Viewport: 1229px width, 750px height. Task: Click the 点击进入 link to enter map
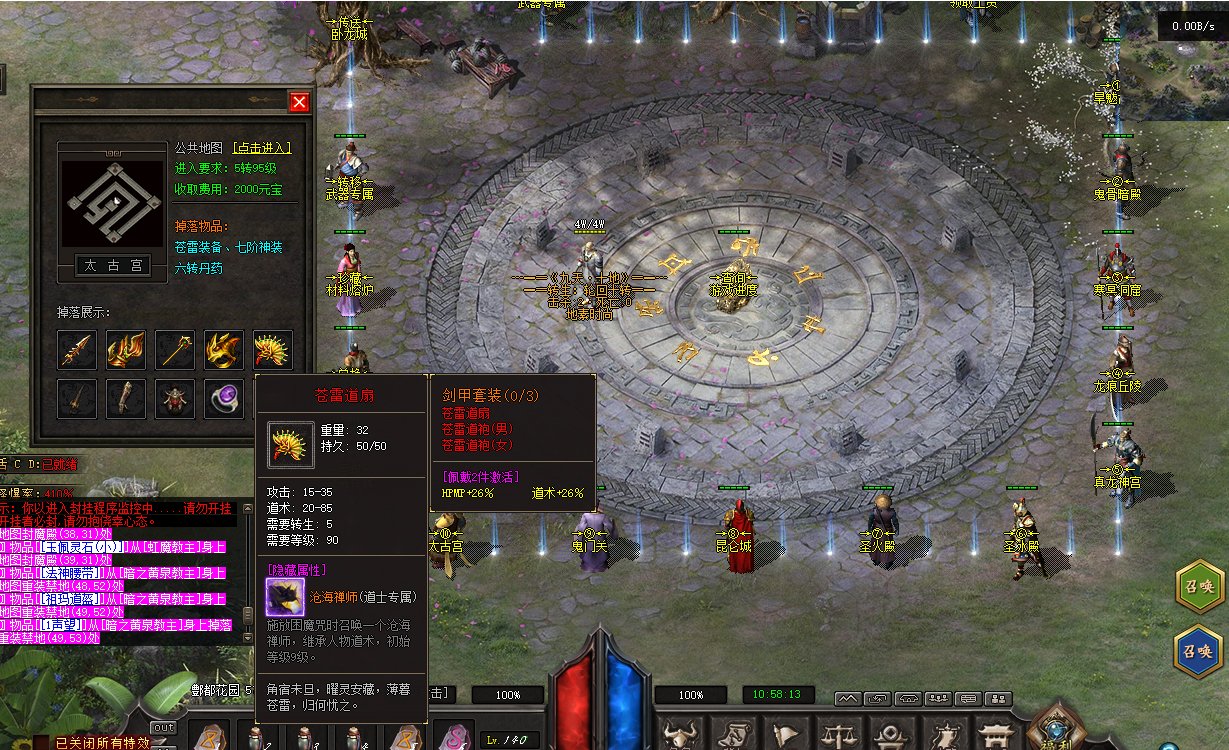pos(262,147)
